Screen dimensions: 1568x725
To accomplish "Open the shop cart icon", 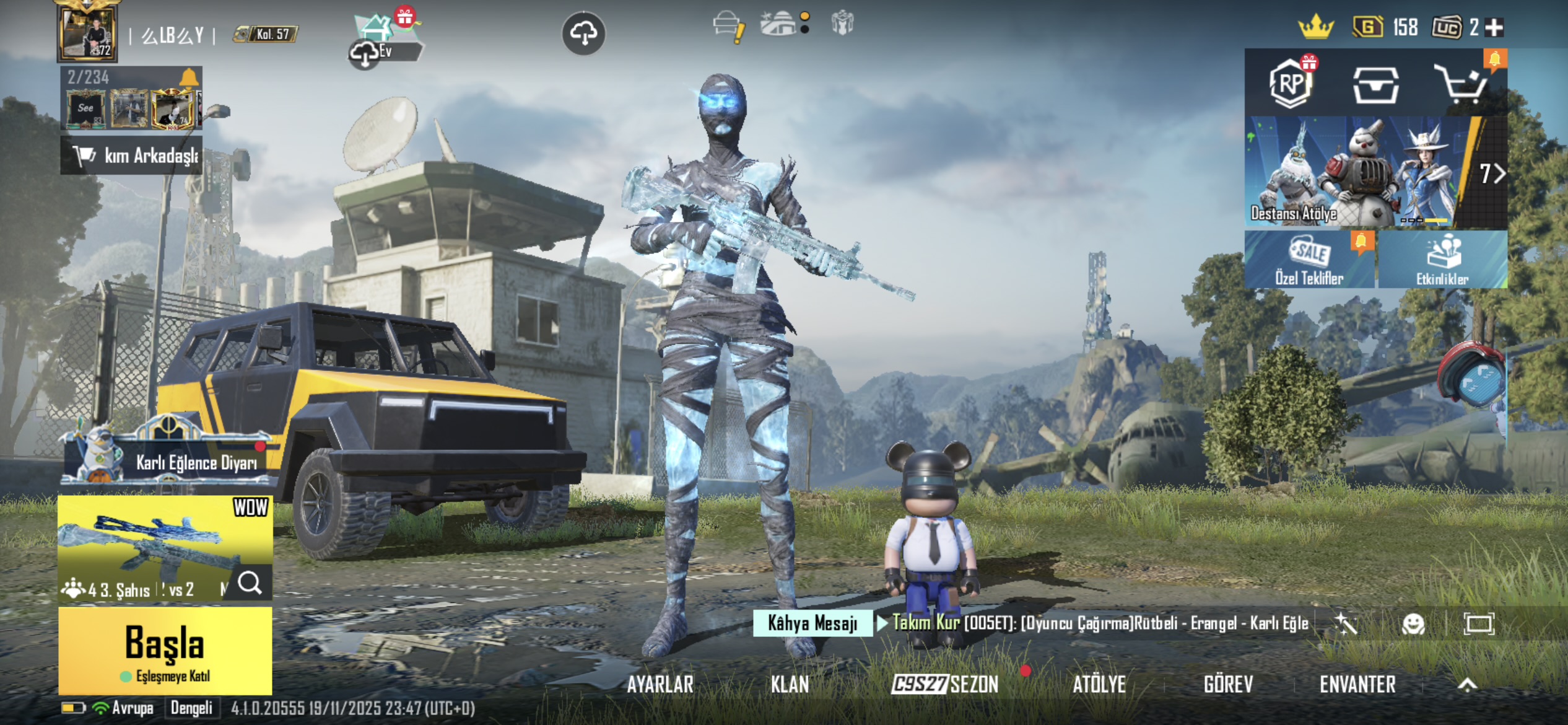I will tap(1461, 84).
